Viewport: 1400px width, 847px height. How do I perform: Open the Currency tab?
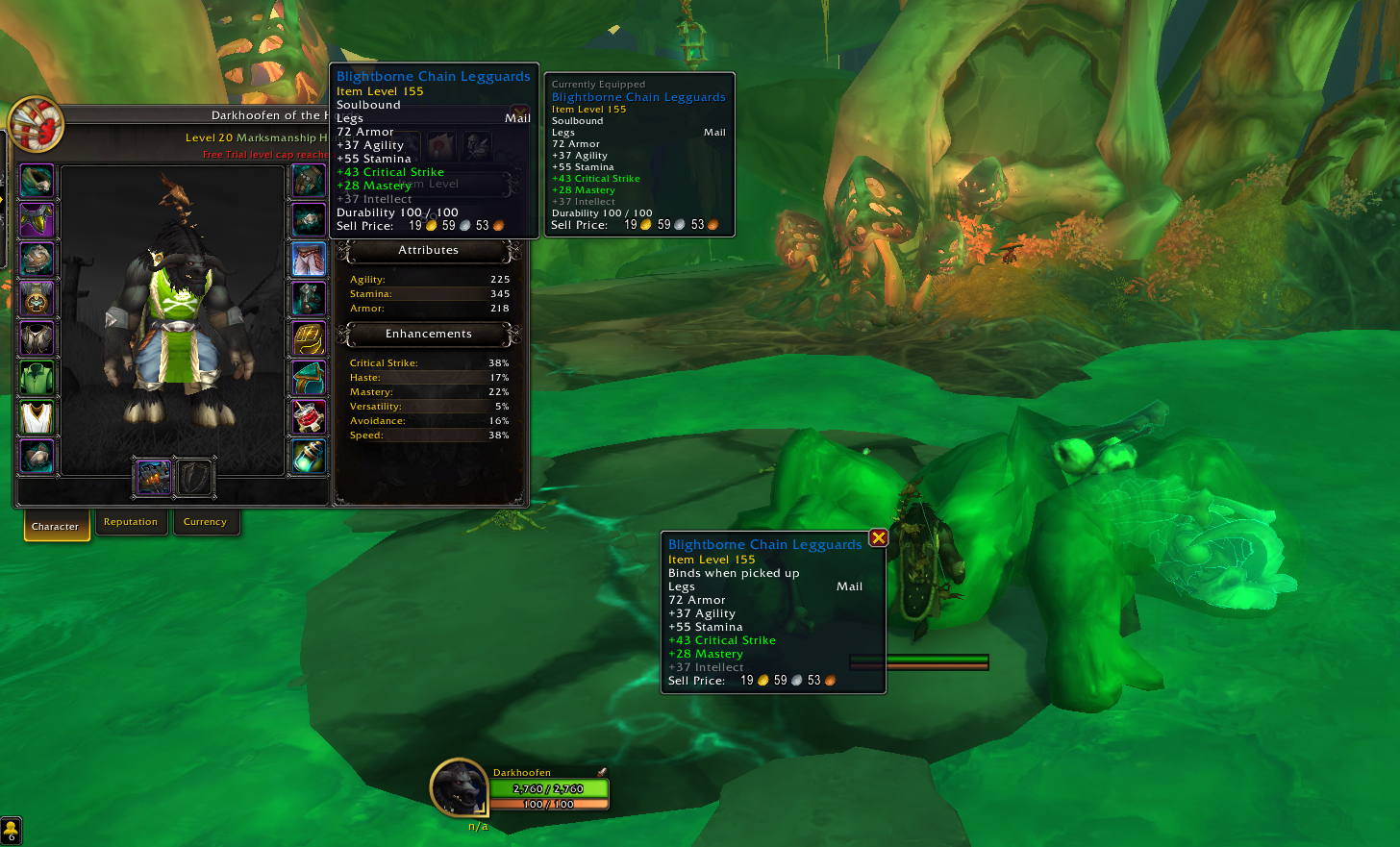click(x=205, y=522)
